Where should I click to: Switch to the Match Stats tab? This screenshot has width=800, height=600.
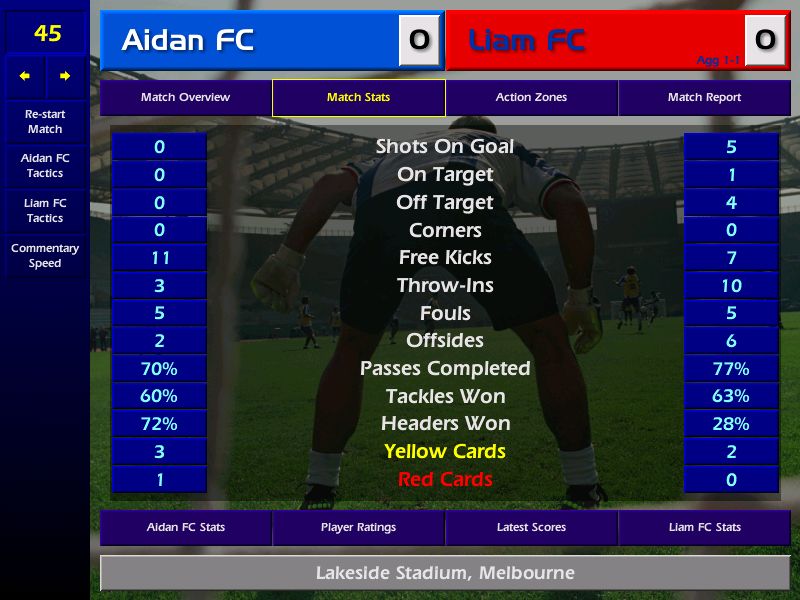358,98
